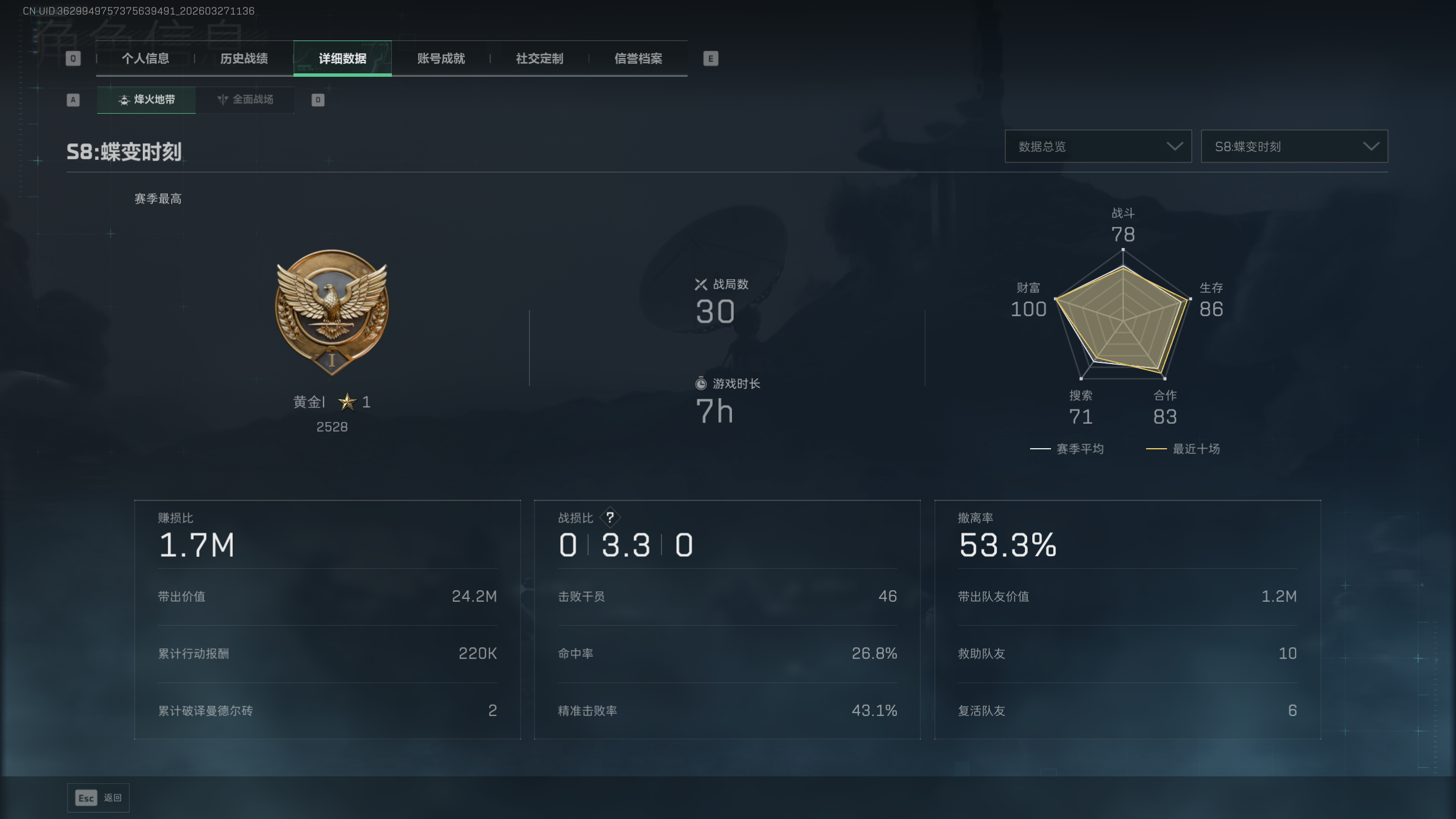Viewport: 1456px width, 819px height.
Task: Switch to the 个人信息 tab
Action: tap(145, 59)
